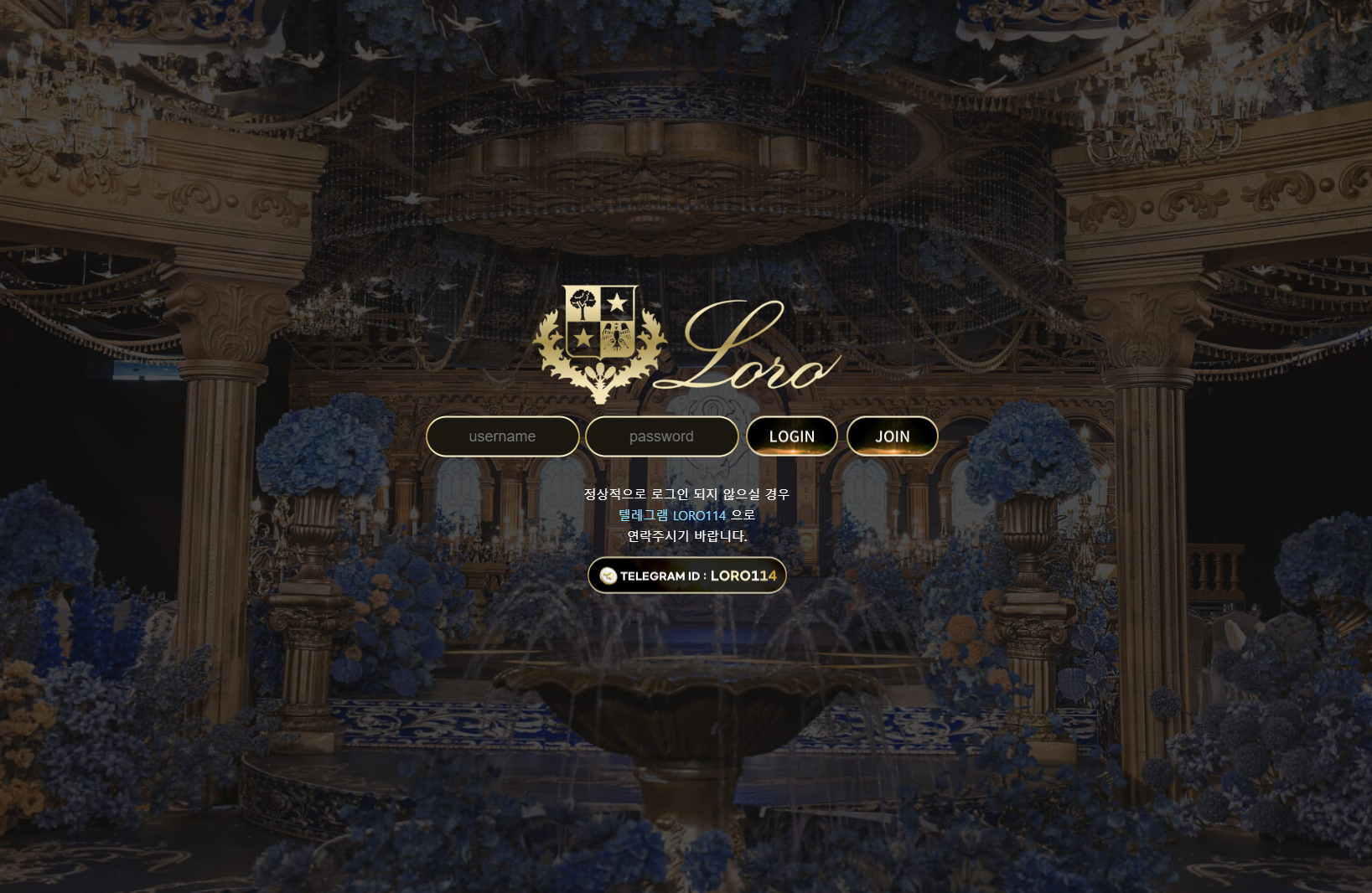Open the TELEGRAM ID : LORO114 contact button
The image size is (1372, 893).
686,575
